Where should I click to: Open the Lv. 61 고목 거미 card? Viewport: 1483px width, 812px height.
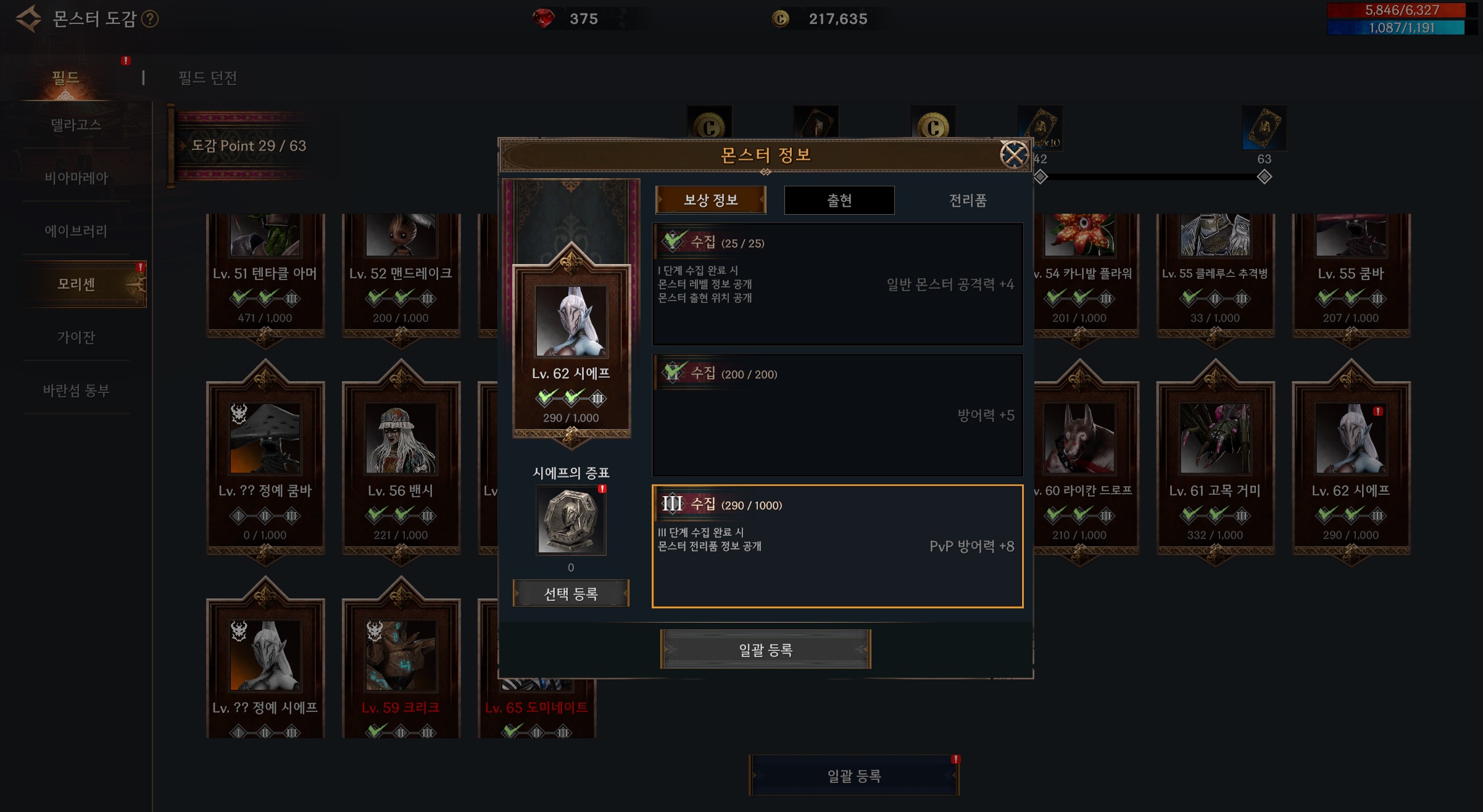[x=1215, y=463]
